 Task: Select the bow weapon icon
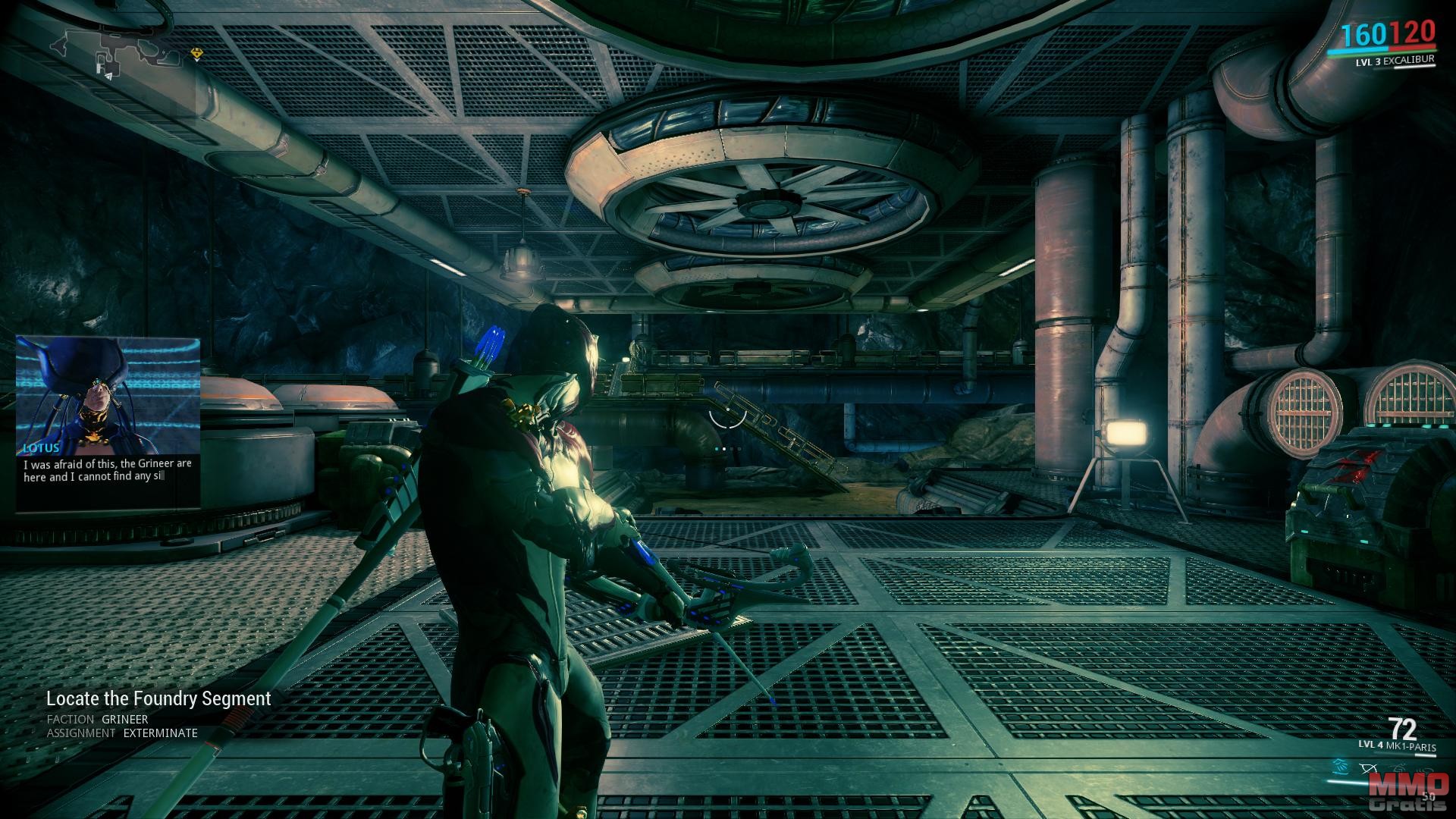1369,770
